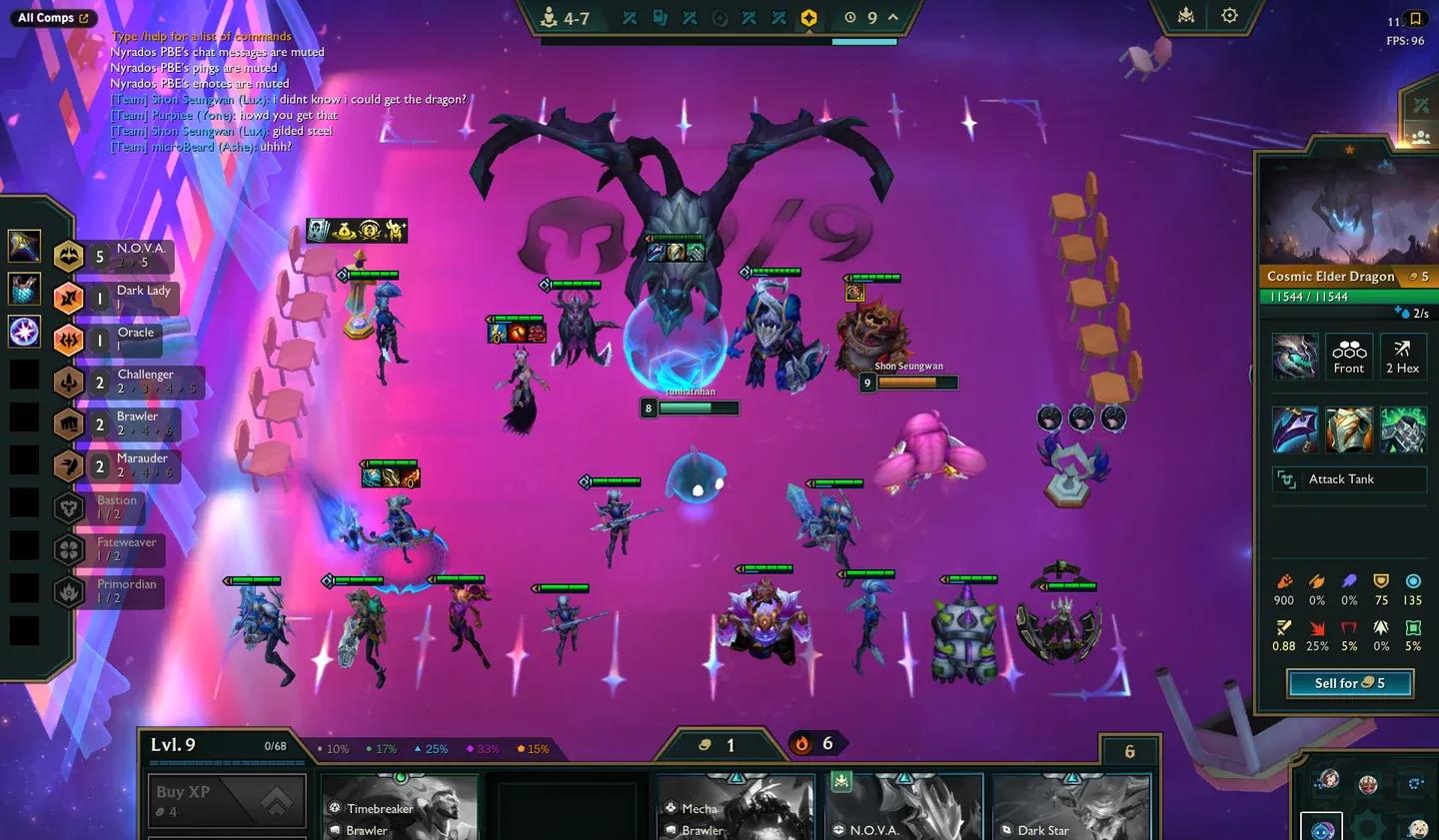Viewport: 1439px width, 840px height.
Task: Click Cosmic Elder Dragon's health bar
Action: [x=1347, y=297]
